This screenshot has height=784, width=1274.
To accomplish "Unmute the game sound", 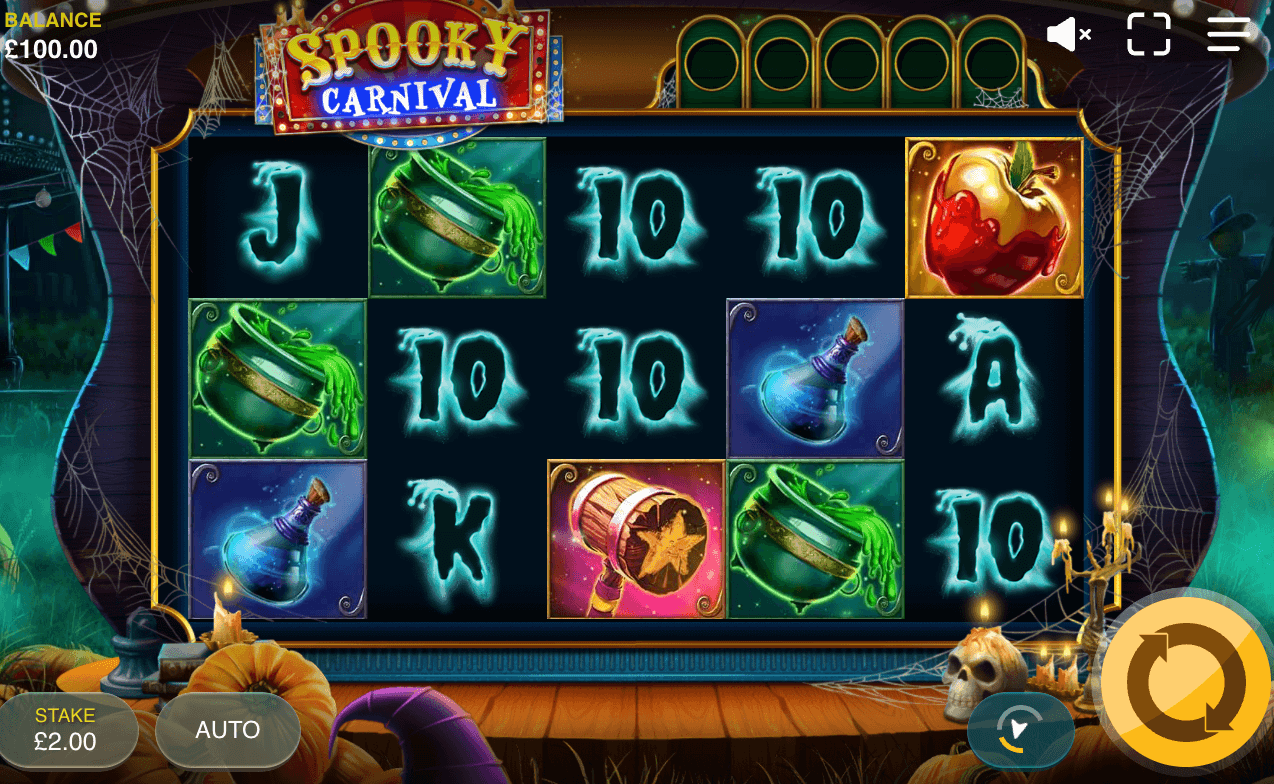I will point(1068,35).
